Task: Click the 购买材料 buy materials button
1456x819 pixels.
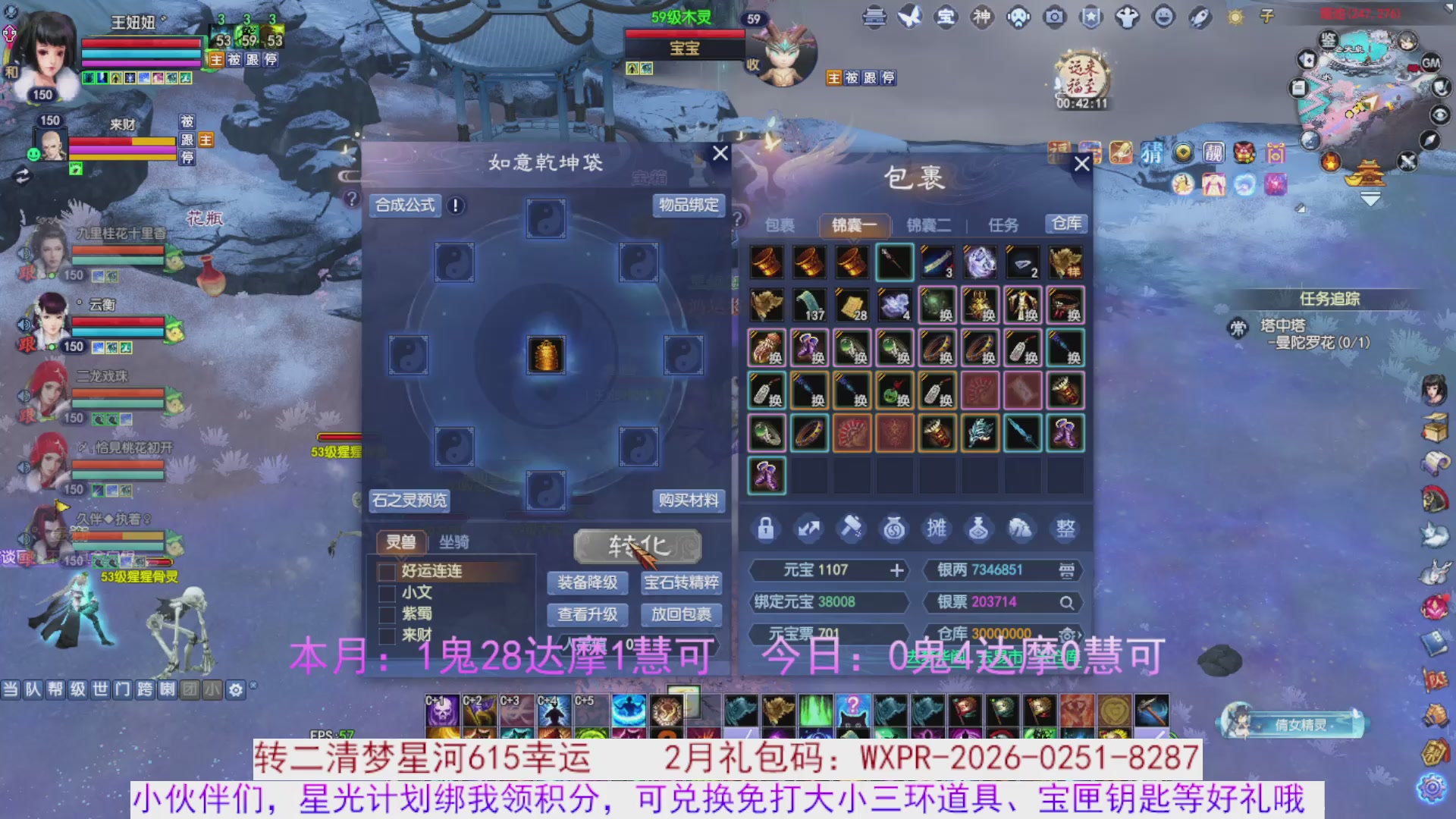Action: pos(690,500)
